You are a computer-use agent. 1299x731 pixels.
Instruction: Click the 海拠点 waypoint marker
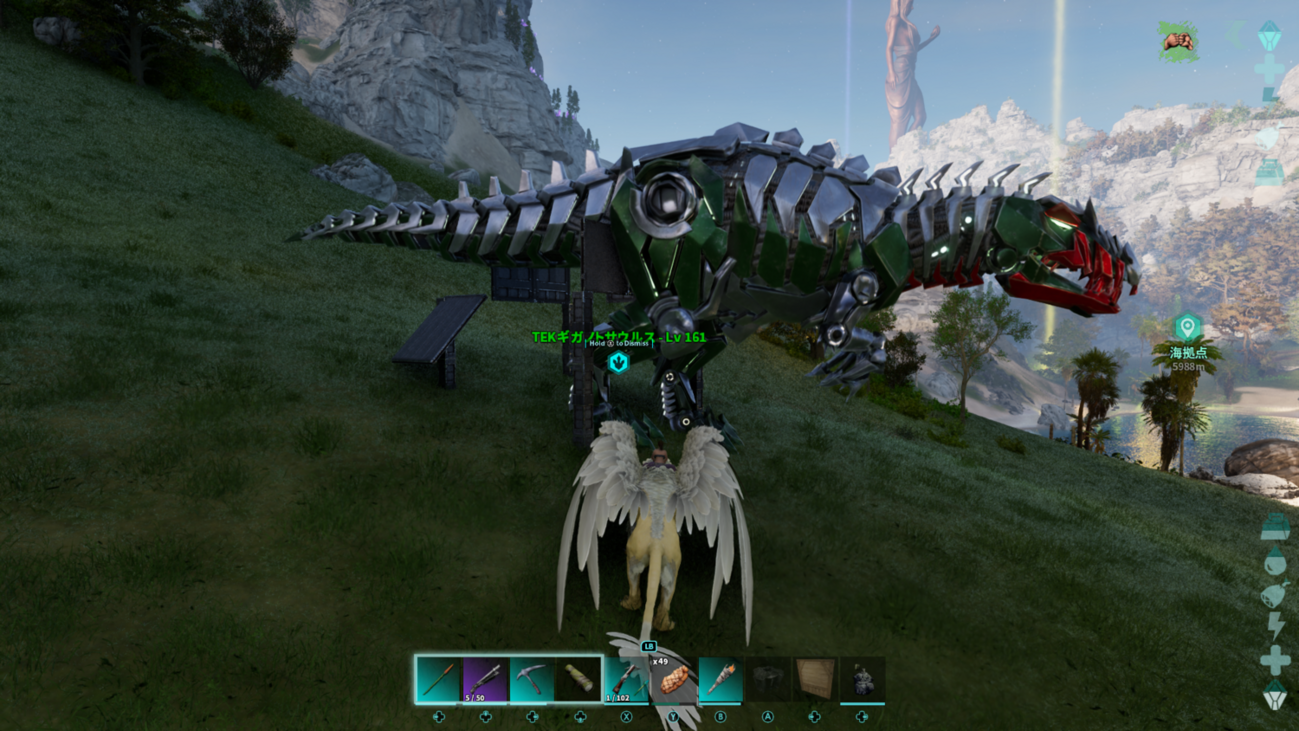click(1187, 328)
